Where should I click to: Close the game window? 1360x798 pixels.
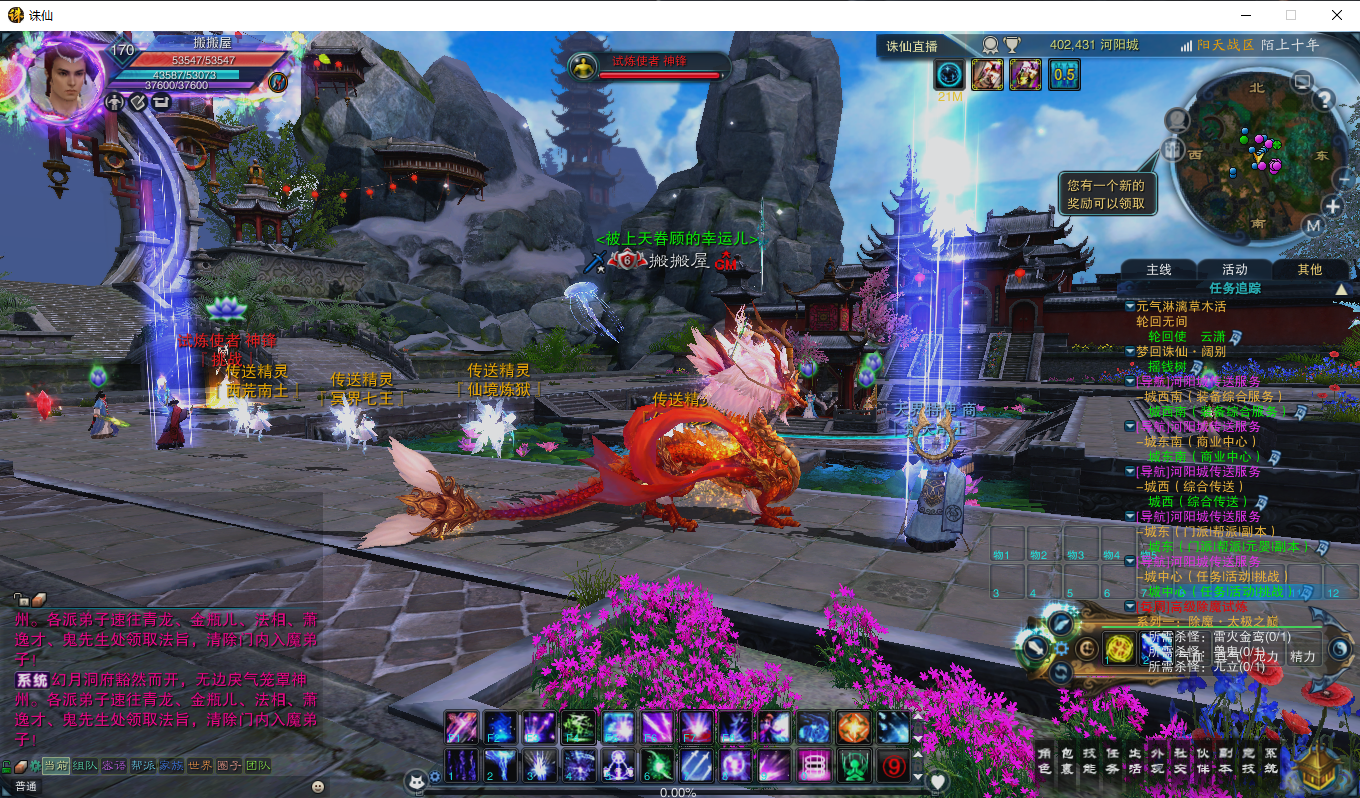point(1336,15)
